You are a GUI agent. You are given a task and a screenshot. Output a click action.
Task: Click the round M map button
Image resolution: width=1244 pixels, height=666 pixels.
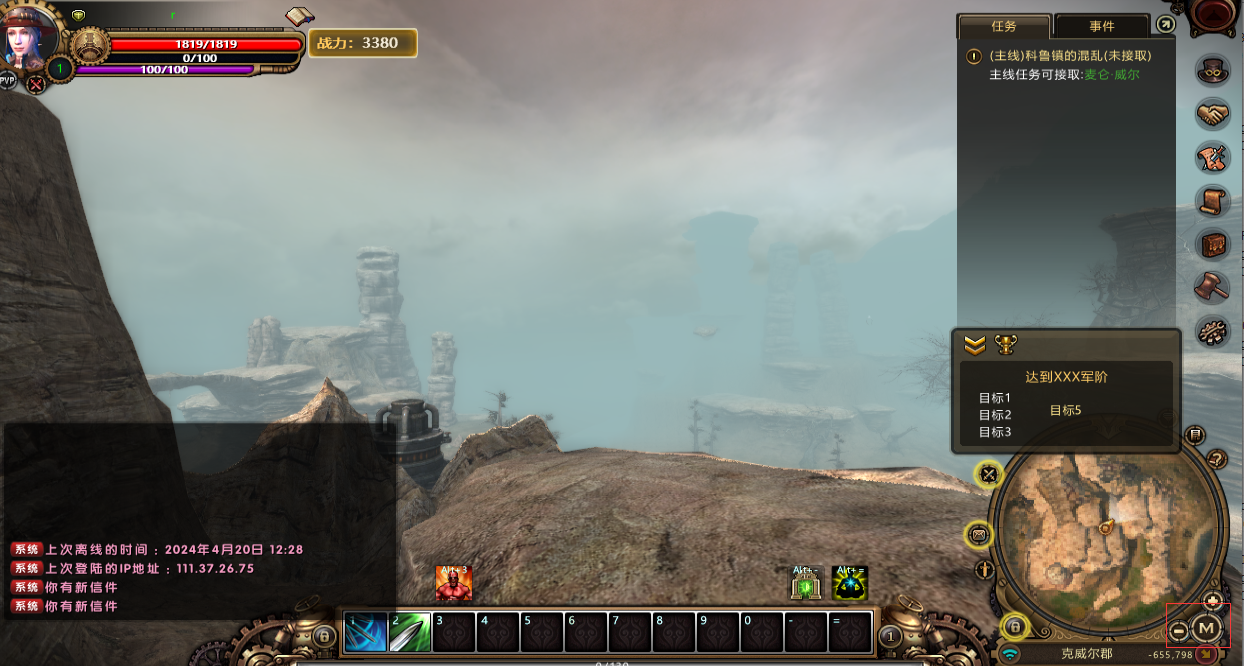(1206, 628)
